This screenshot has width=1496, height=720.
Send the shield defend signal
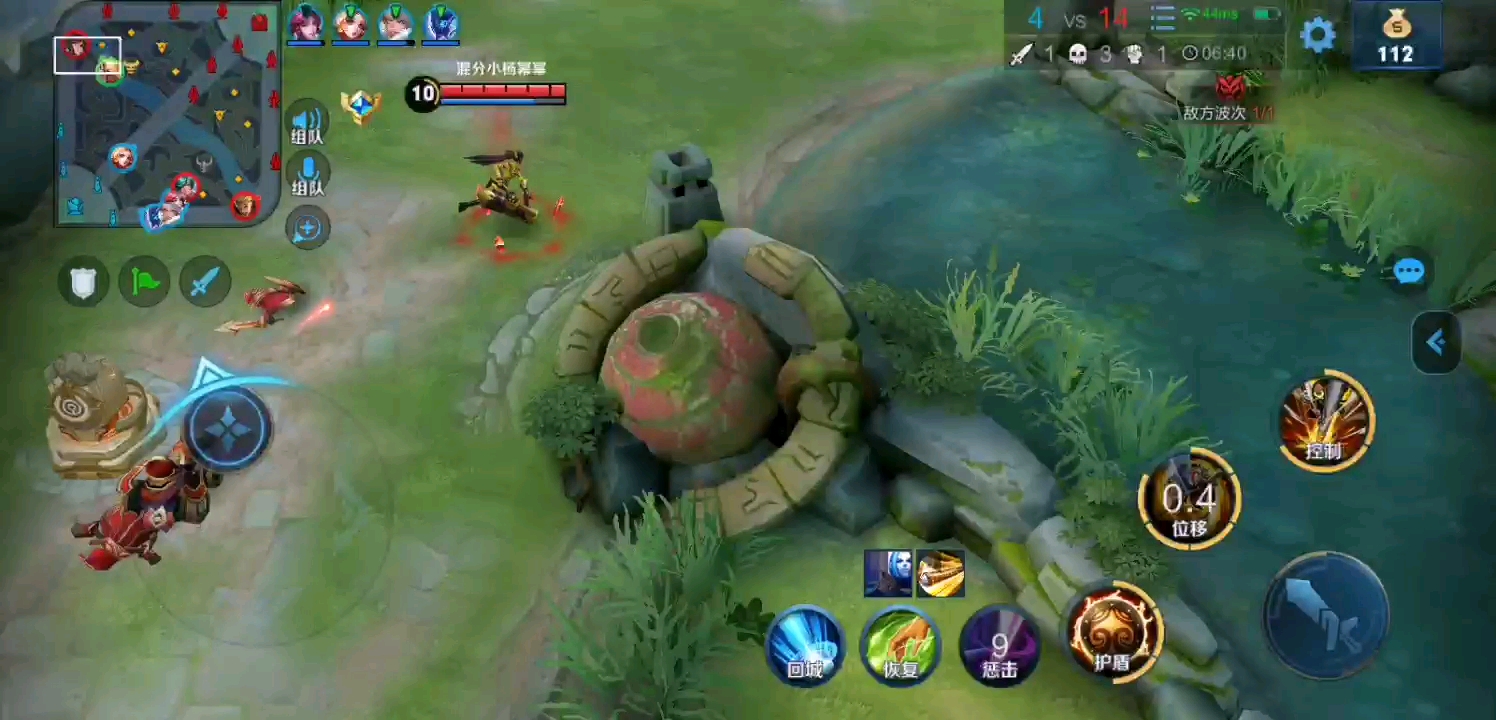[x=83, y=282]
